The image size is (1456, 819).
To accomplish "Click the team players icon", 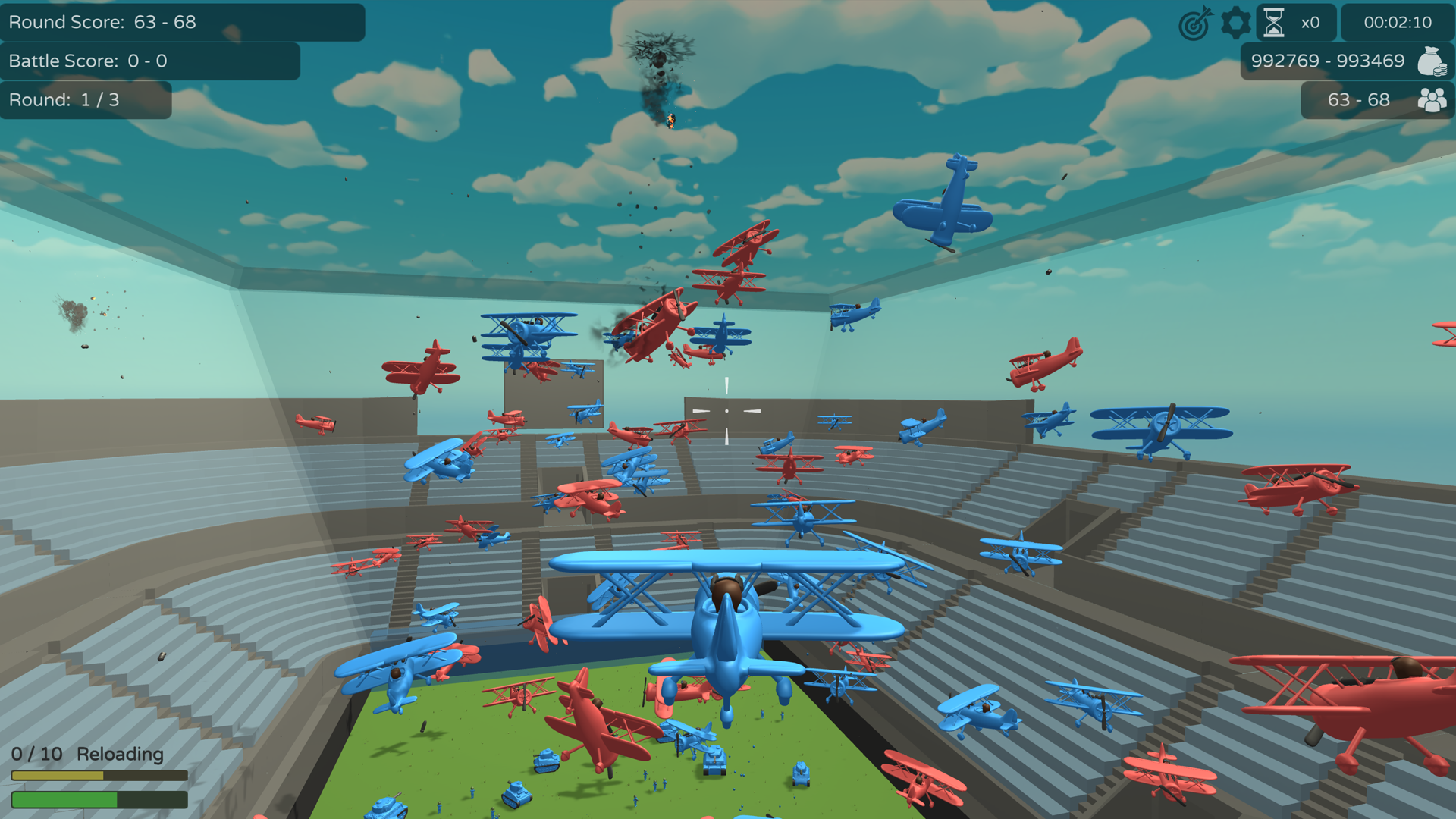I will (1432, 99).
